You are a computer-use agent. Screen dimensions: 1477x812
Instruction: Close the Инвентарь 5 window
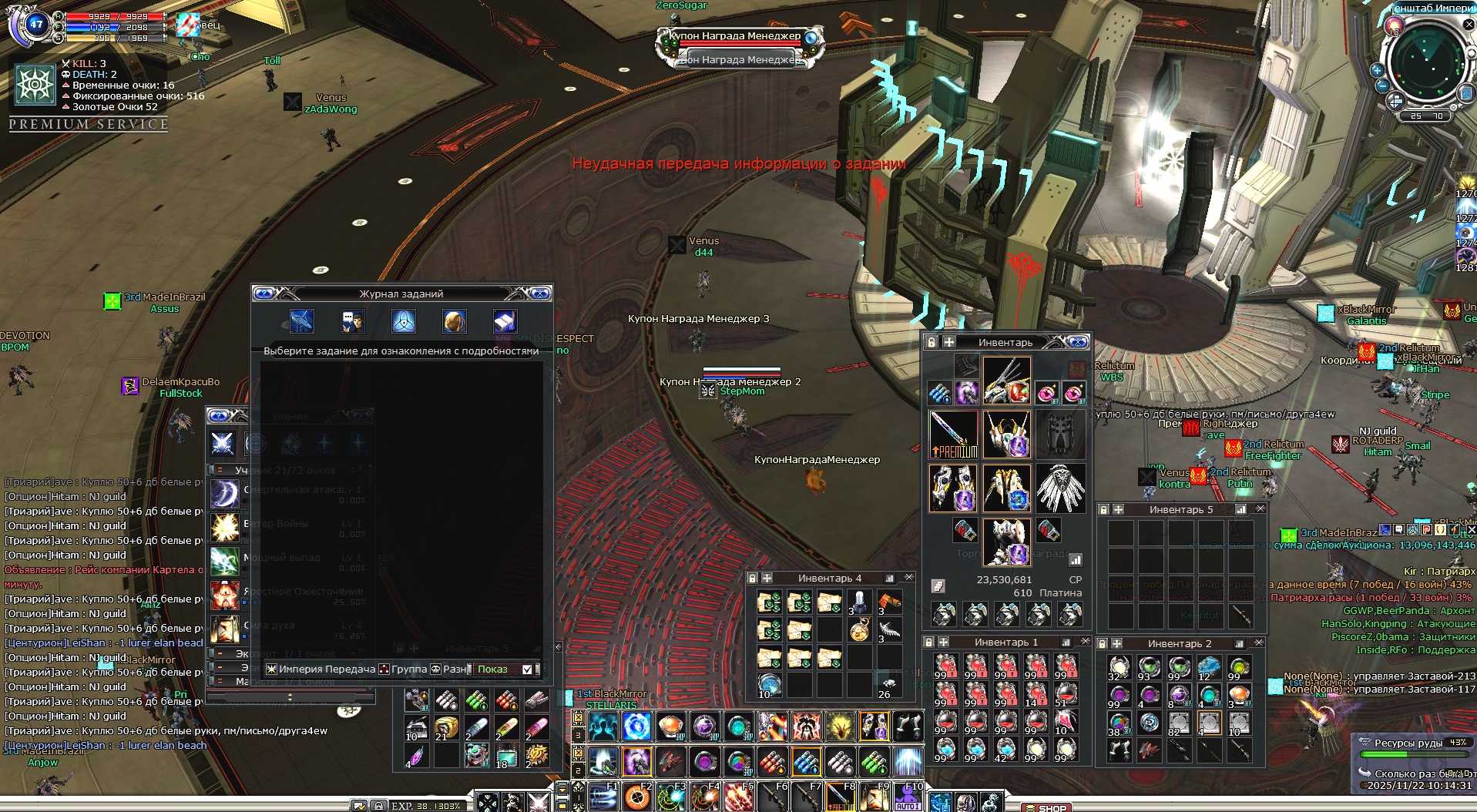1260,509
